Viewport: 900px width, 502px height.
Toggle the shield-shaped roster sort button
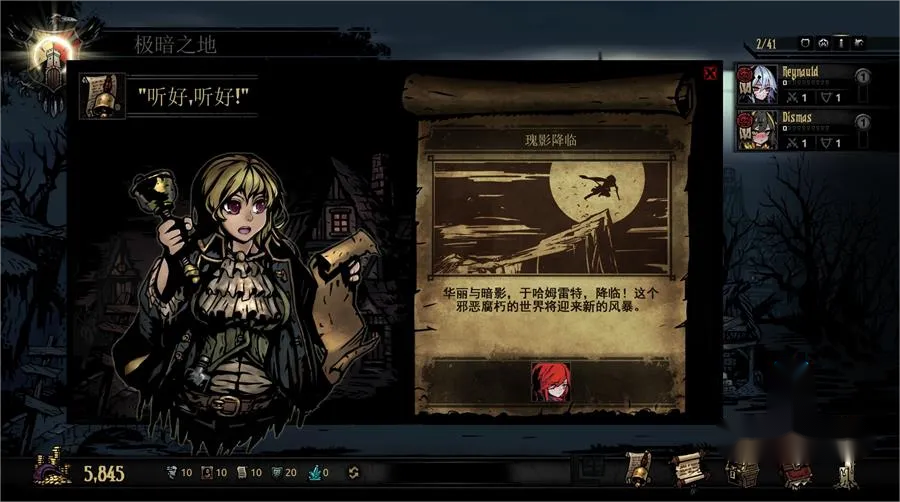pos(804,43)
